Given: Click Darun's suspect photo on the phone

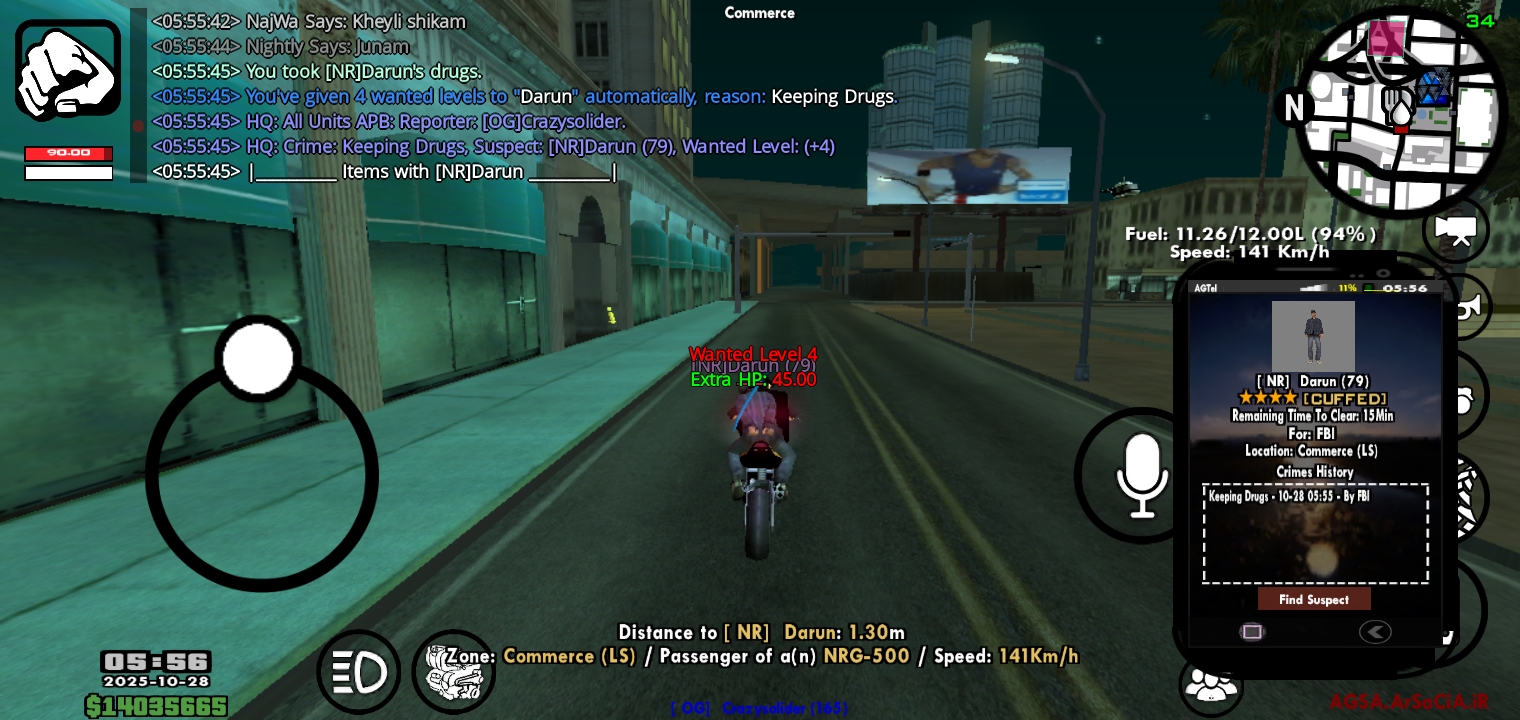Looking at the screenshot, I should pos(1313,335).
